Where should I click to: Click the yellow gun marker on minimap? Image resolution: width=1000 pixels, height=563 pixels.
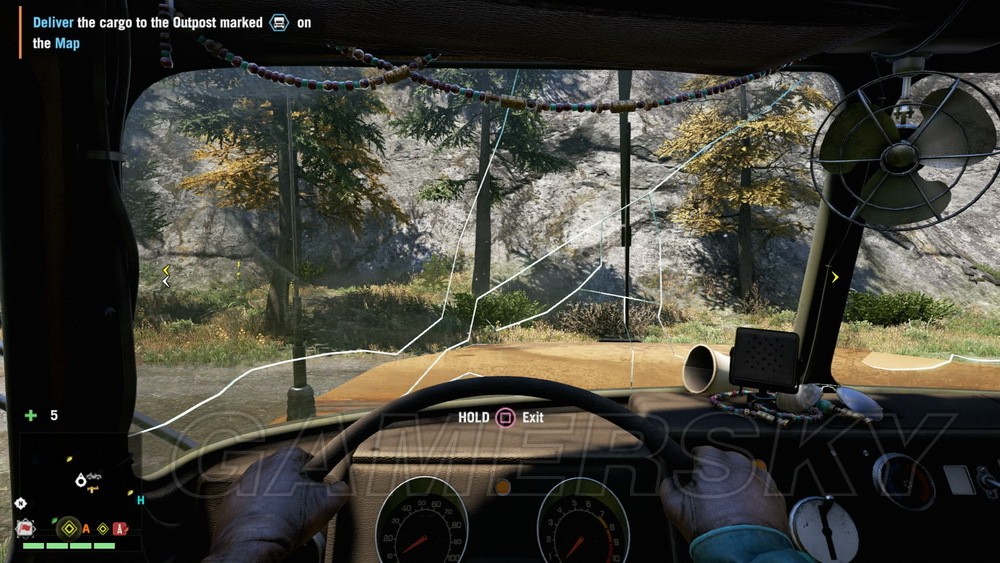(92, 489)
